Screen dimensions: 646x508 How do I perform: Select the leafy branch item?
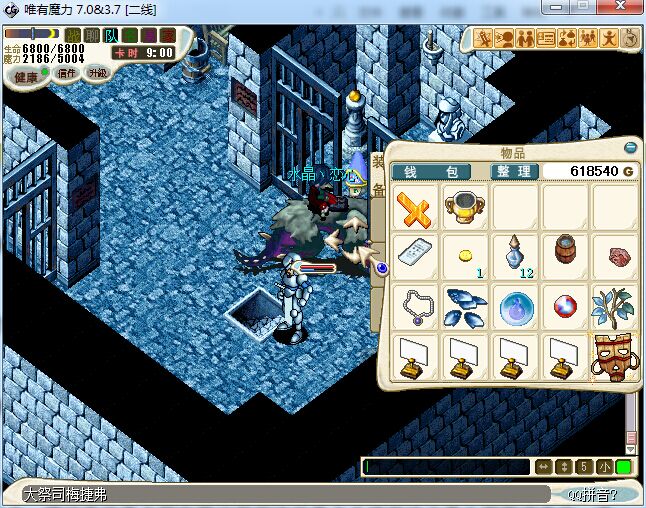pyautogui.click(x=614, y=307)
